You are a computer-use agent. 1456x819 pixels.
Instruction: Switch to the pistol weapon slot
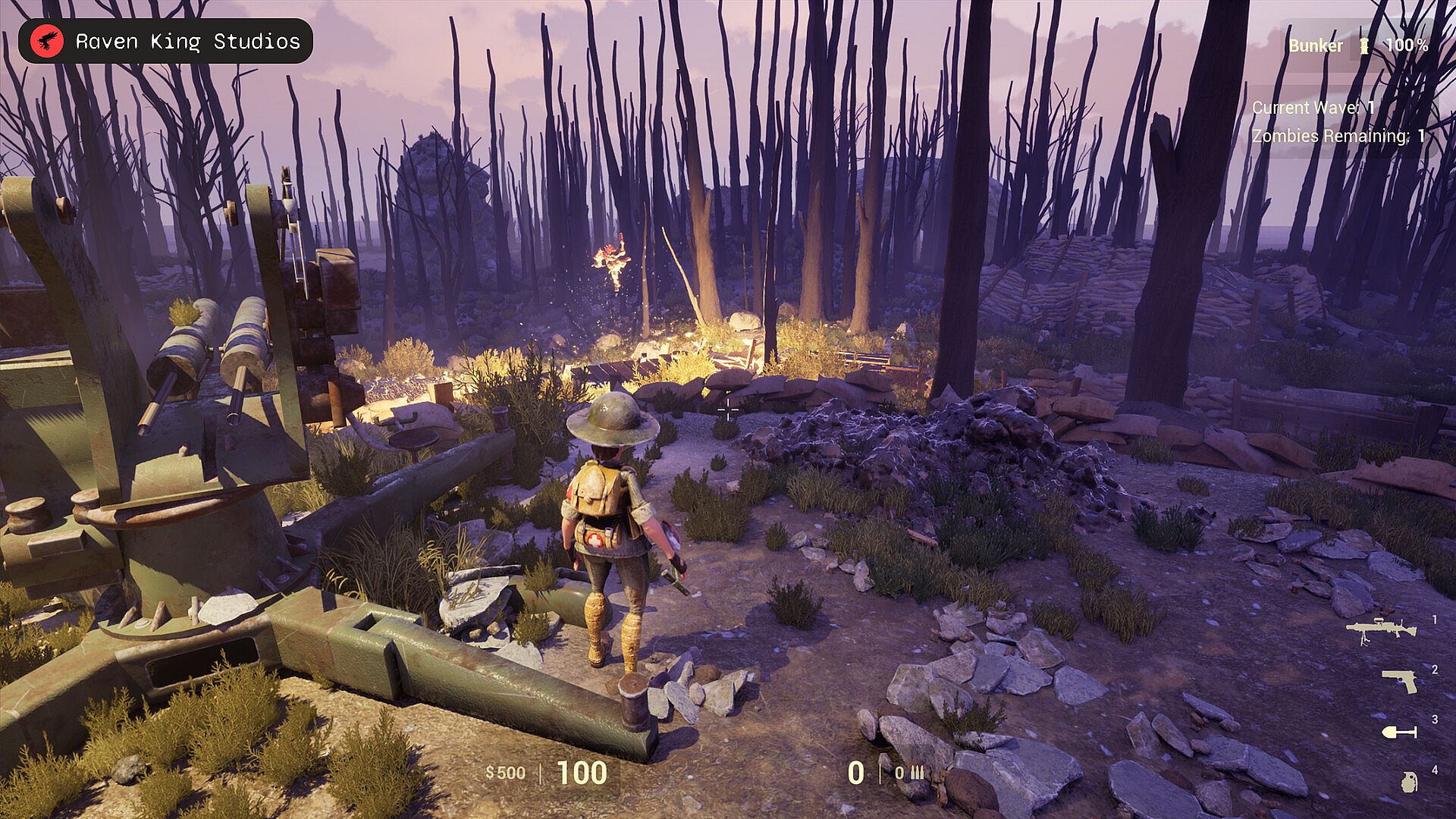pyautogui.click(x=1400, y=680)
